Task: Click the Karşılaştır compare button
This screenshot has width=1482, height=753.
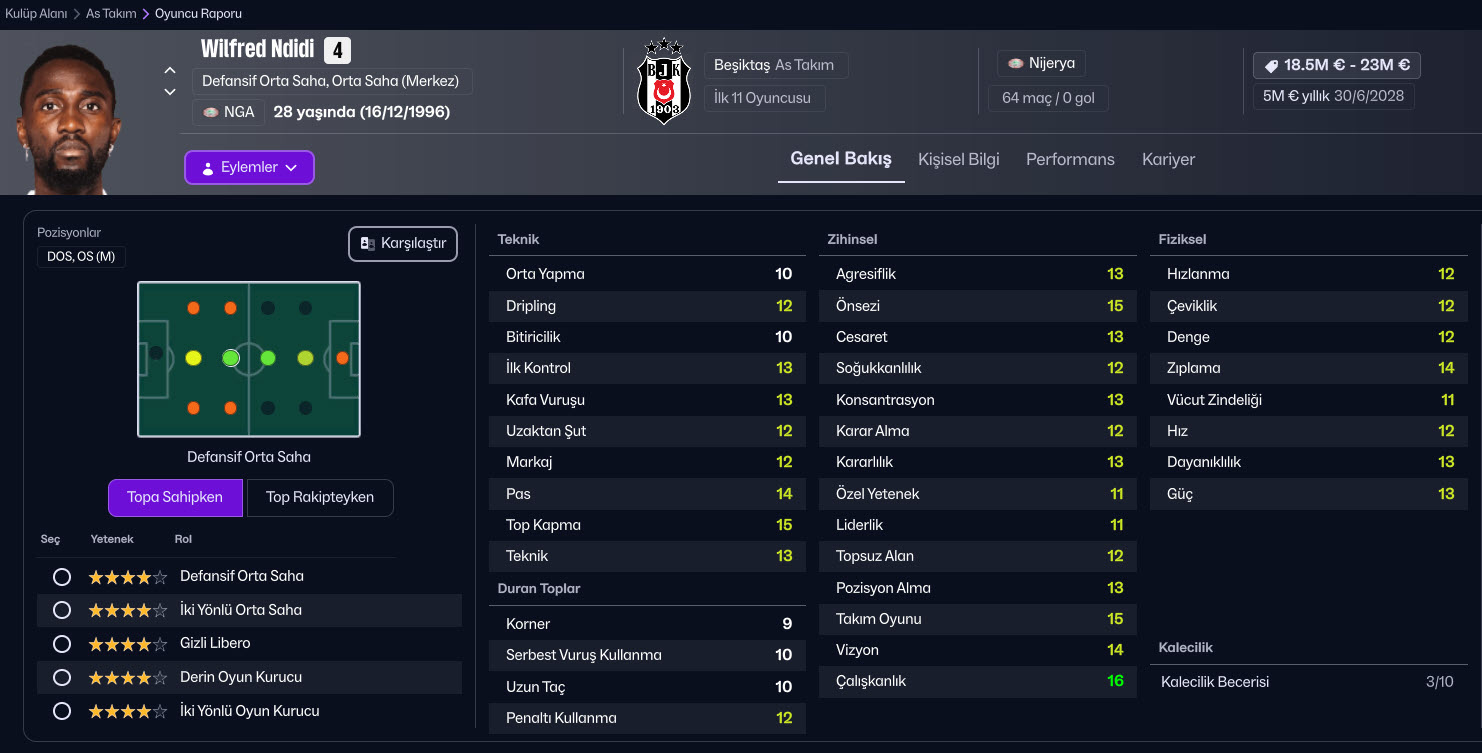Action: 402,244
